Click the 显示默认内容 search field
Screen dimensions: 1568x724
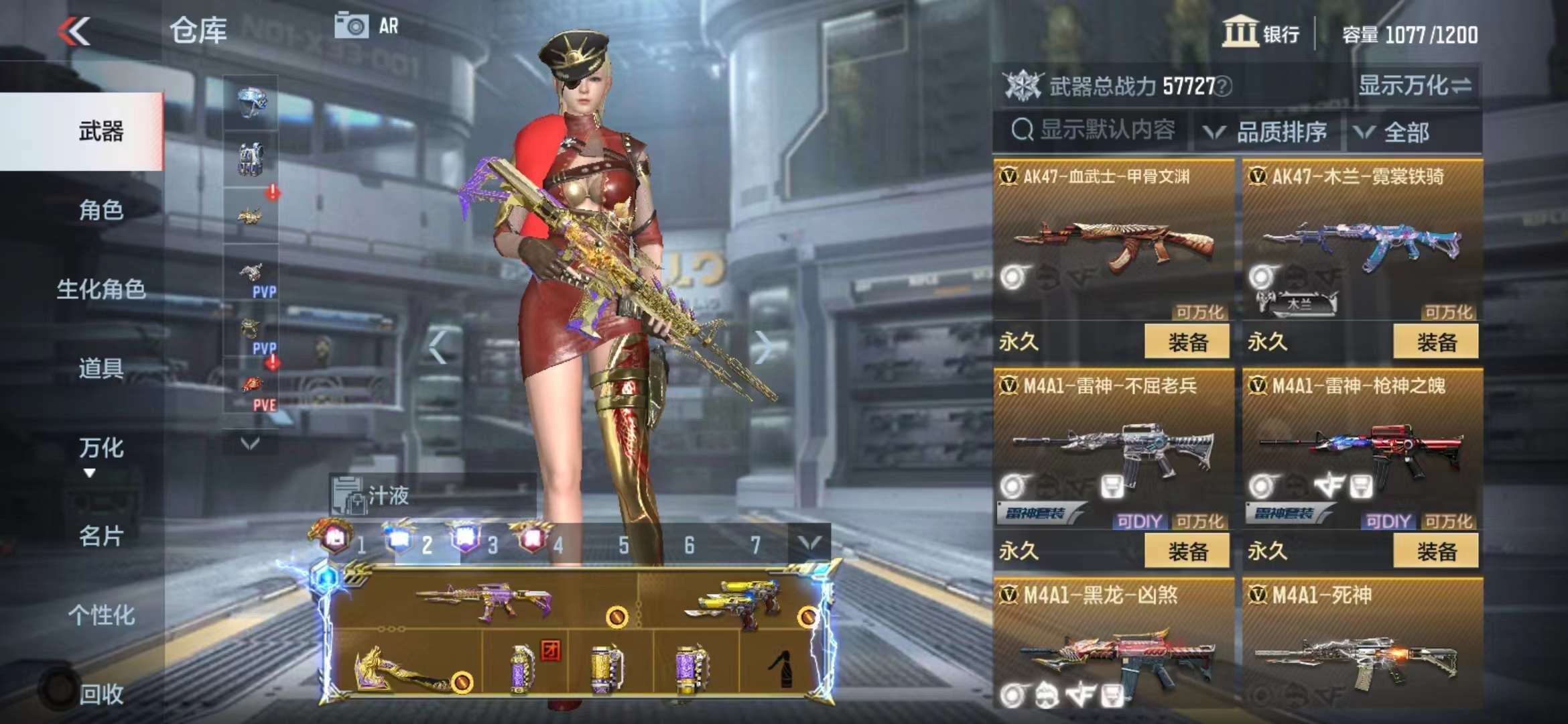[1094, 130]
